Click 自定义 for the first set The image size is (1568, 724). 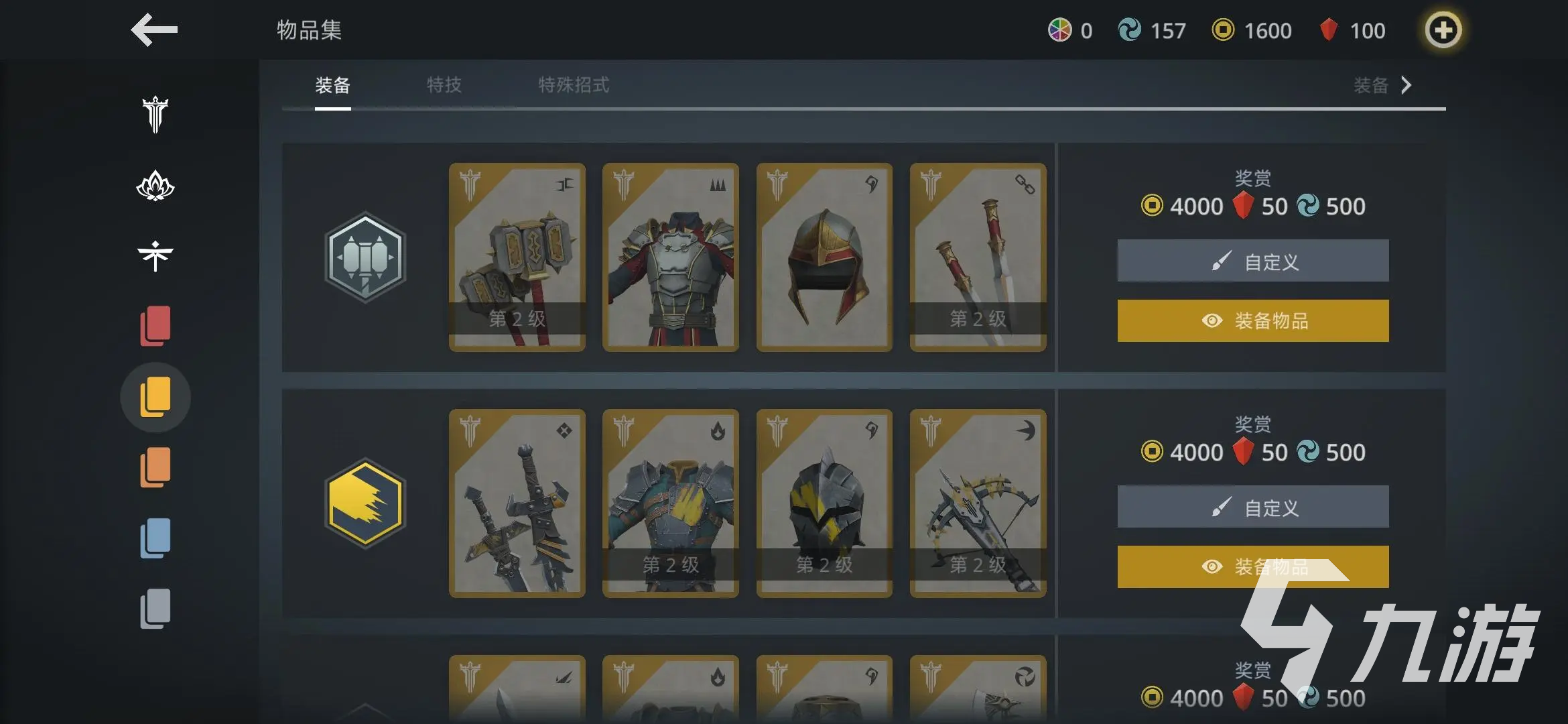[1253, 261]
